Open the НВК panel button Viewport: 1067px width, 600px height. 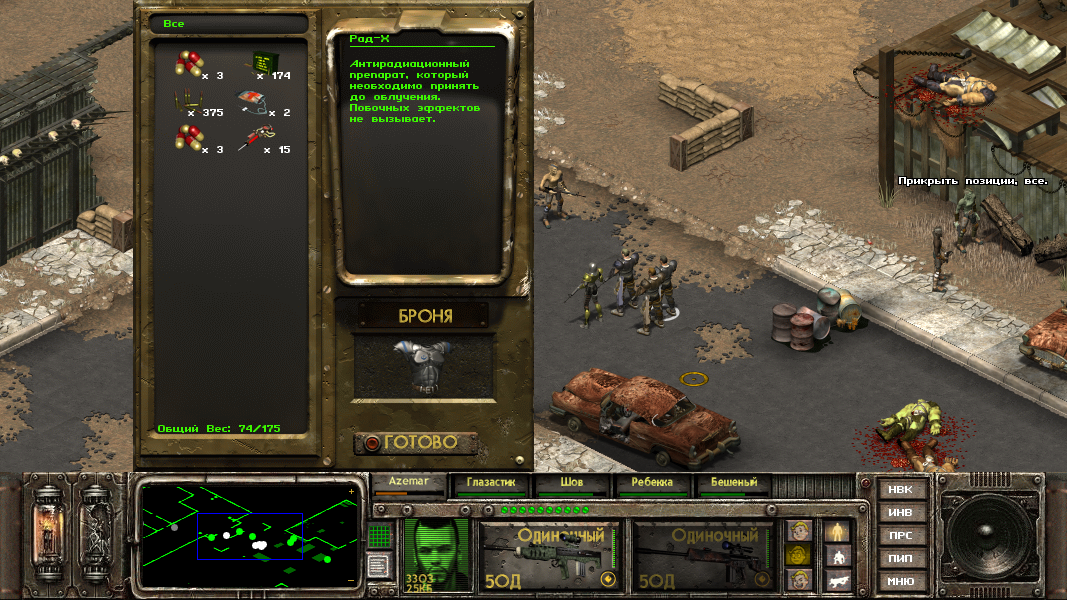pyautogui.click(x=900, y=489)
